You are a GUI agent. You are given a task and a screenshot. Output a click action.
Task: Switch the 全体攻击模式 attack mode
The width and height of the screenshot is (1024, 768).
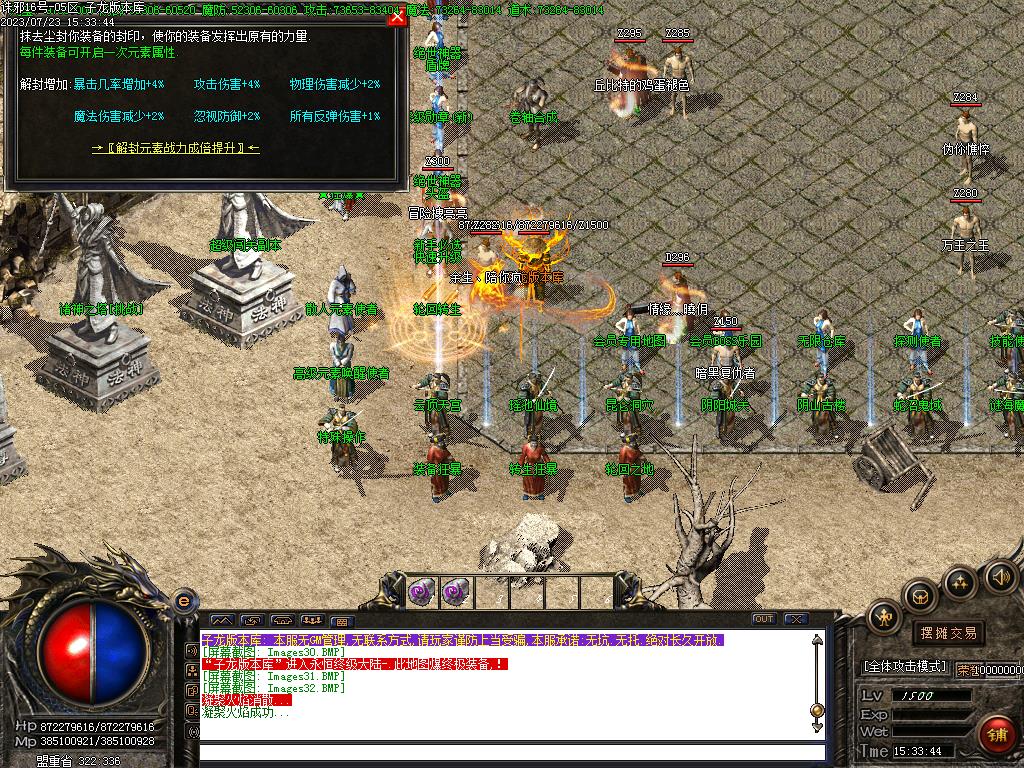904,667
